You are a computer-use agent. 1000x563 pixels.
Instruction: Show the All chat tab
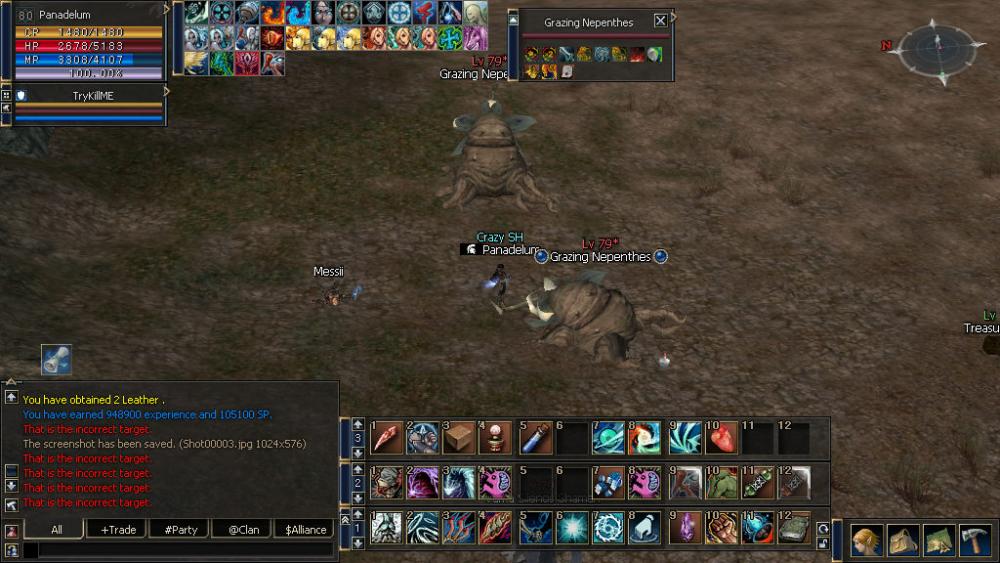(55, 530)
